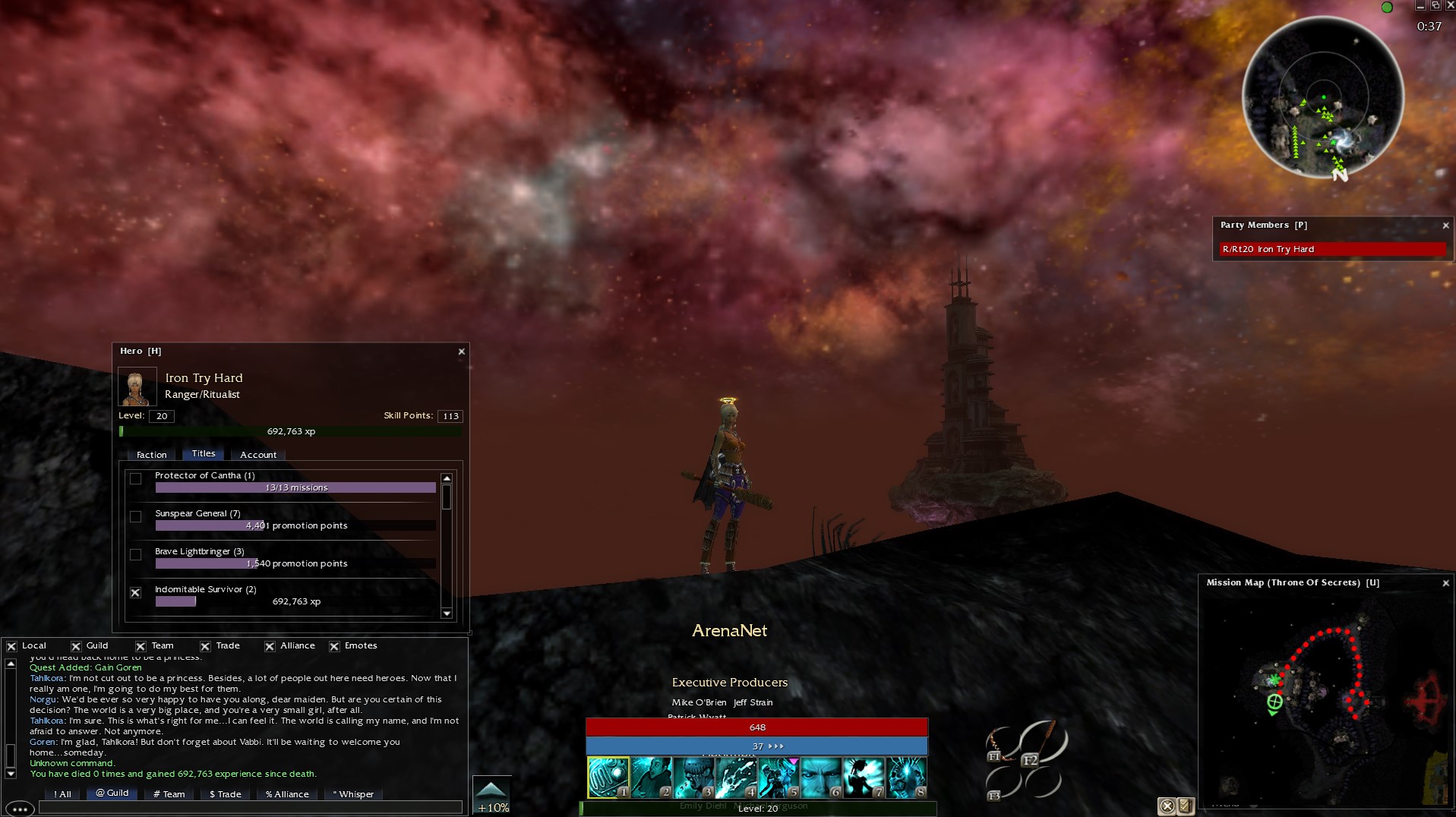Use the skill in slot 8
The width and height of the screenshot is (1456, 817).
coord(906,778)
